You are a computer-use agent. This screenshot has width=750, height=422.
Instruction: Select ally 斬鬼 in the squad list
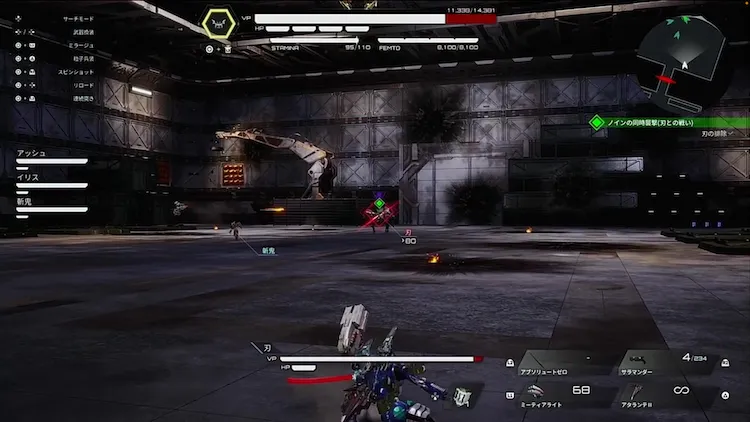pos(50,205)
